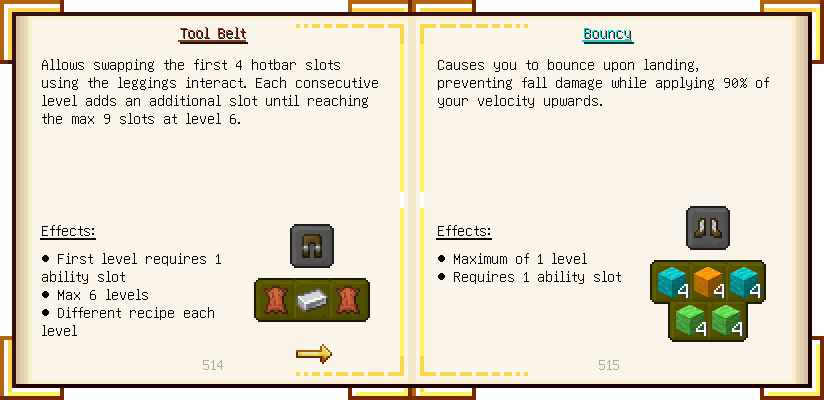This screenshot has width=824, height=400.
Task: Select the iron ingot recipe slot
Action: (312, 300)
